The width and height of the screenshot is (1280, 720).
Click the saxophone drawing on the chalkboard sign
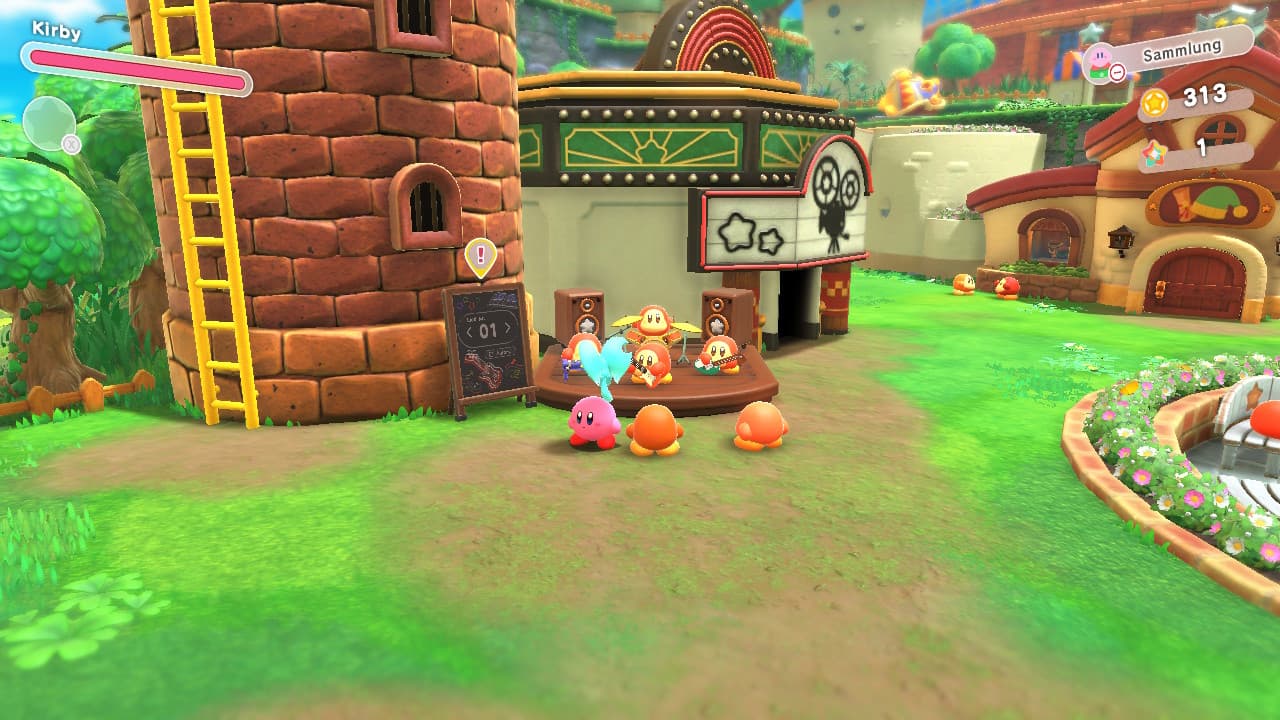click(487, 371)
